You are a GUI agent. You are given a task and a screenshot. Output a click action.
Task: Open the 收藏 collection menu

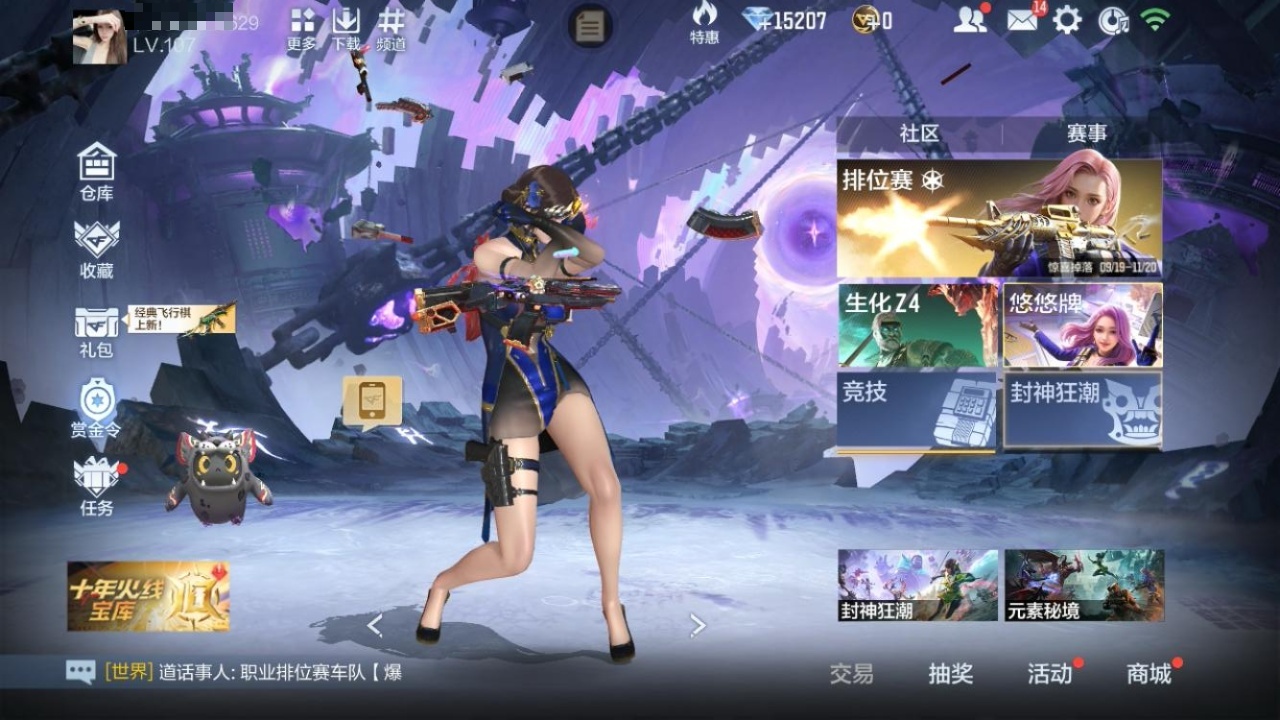(x=97, y=248)
